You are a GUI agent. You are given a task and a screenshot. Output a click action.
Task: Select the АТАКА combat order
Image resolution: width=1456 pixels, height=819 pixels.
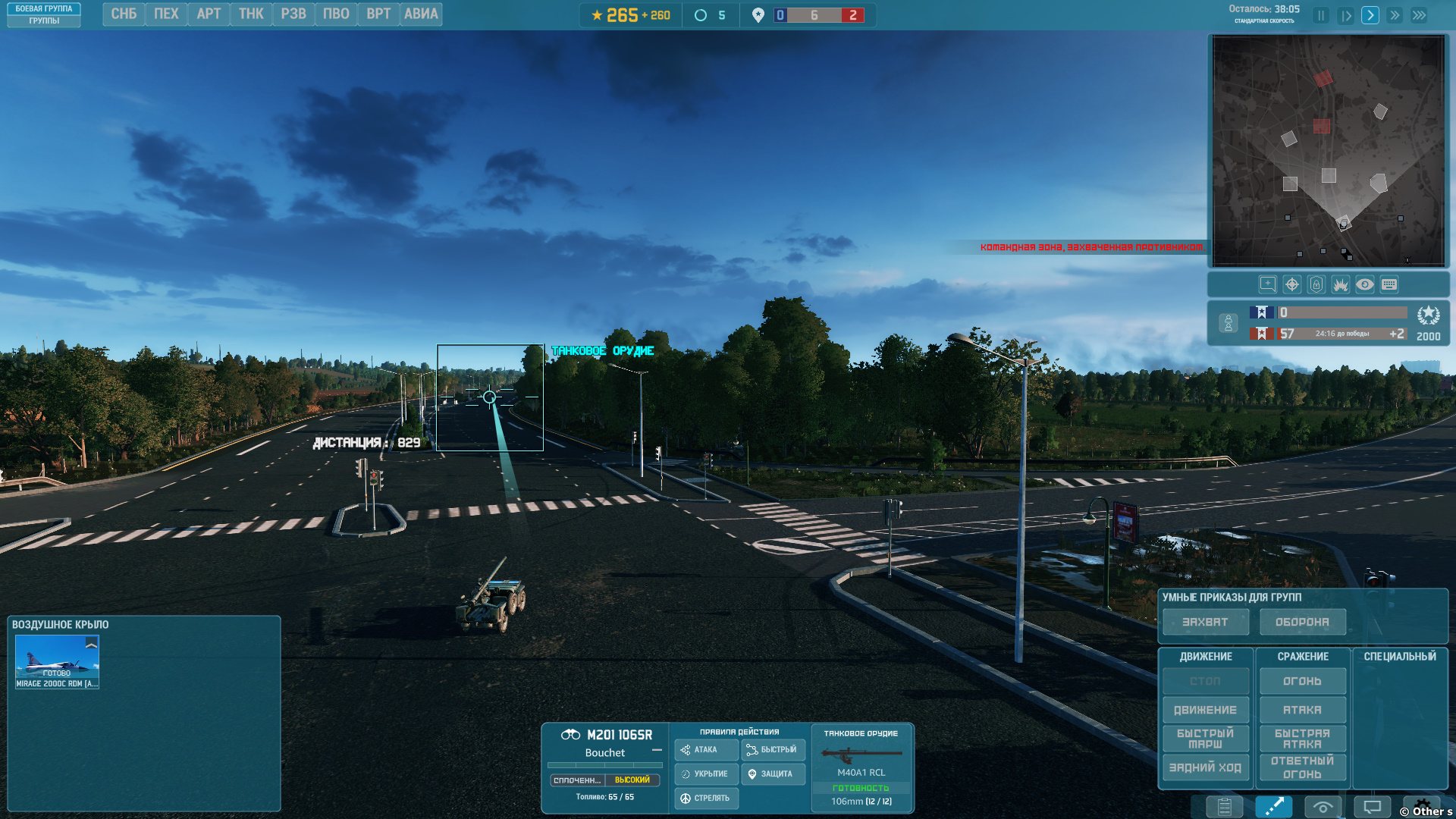1302,711
